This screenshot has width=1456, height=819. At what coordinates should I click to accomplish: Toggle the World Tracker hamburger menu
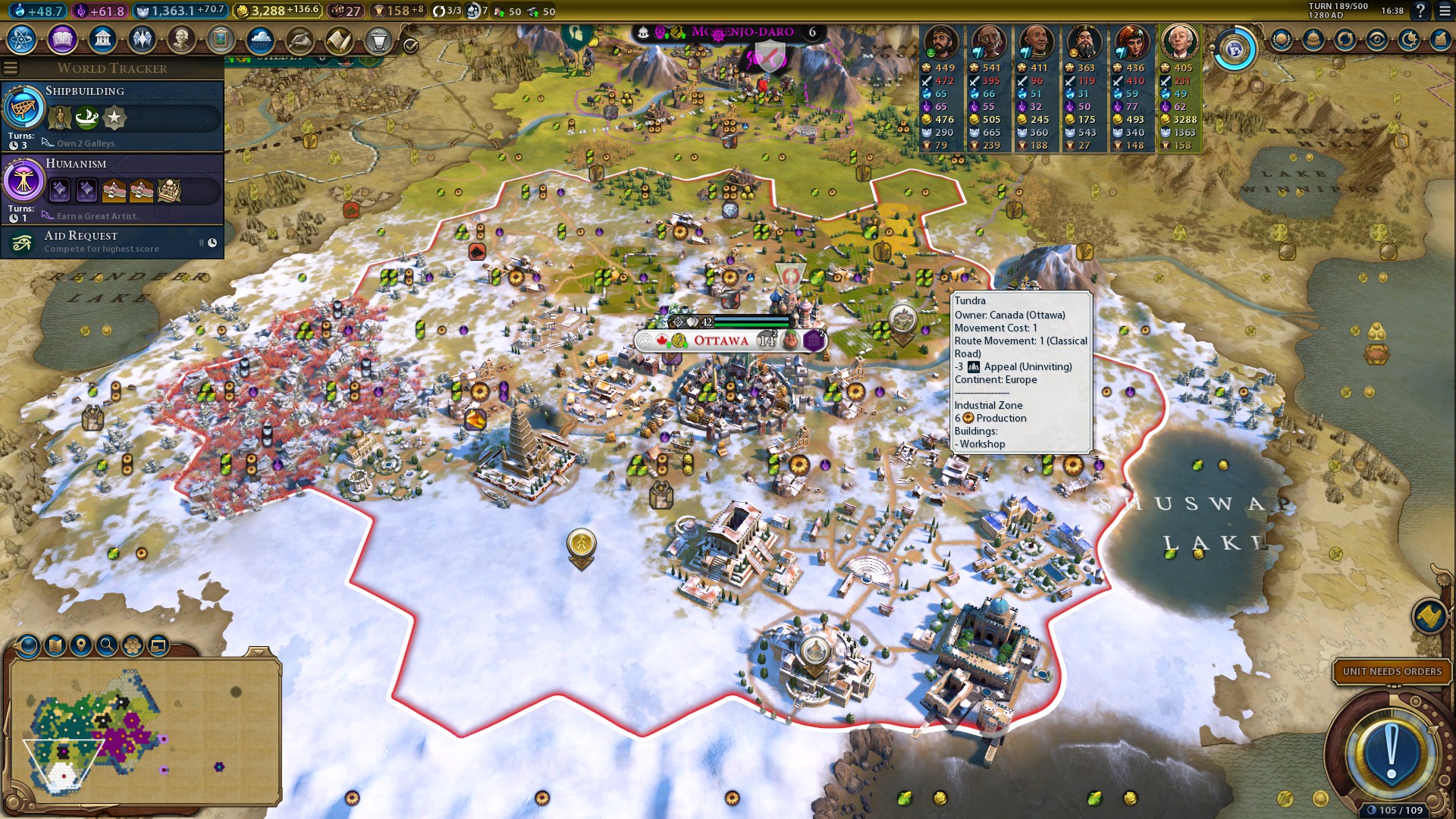[11, 68]
